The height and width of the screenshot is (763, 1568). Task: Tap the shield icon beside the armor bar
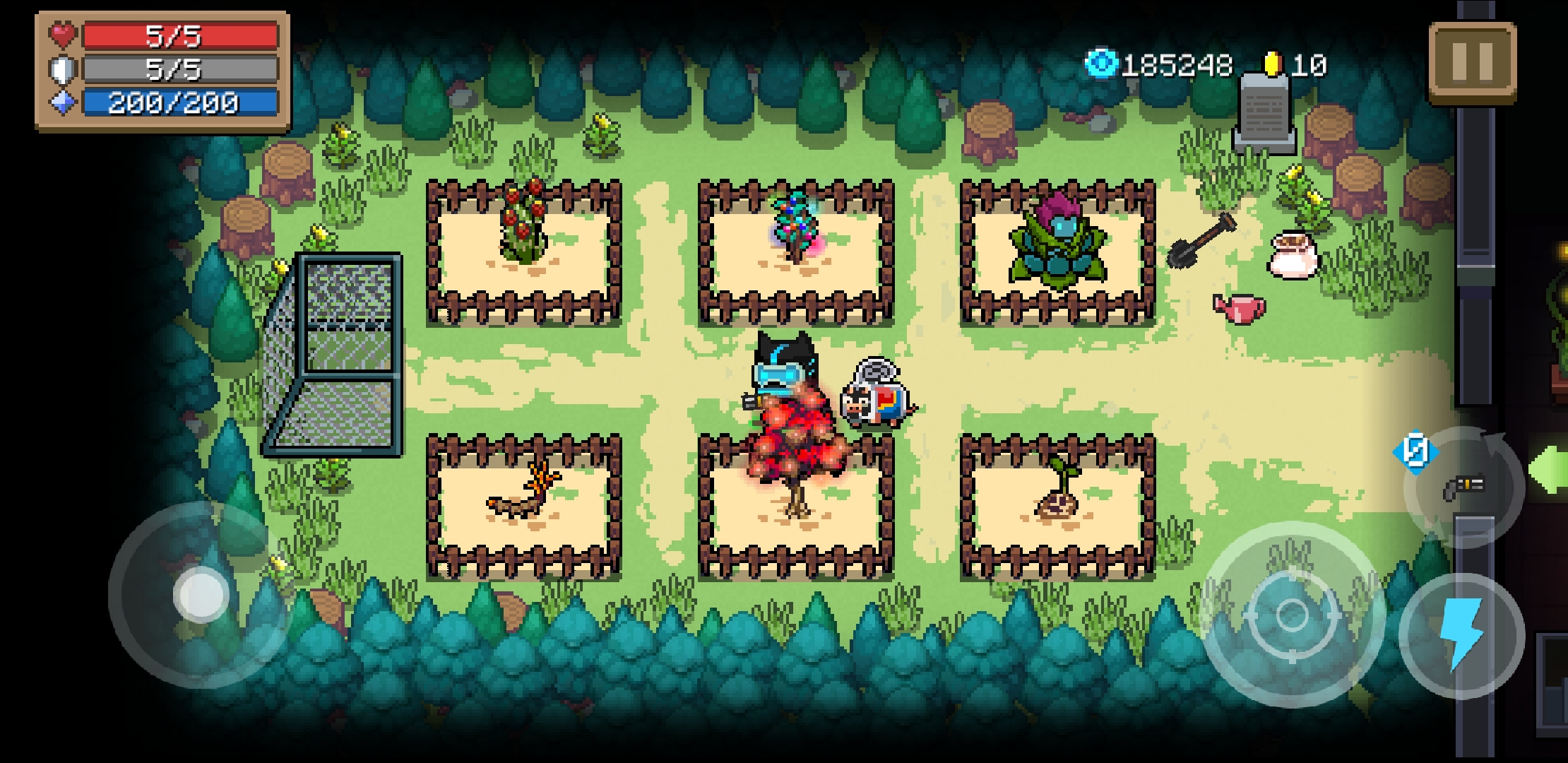[x=63, y=69]
